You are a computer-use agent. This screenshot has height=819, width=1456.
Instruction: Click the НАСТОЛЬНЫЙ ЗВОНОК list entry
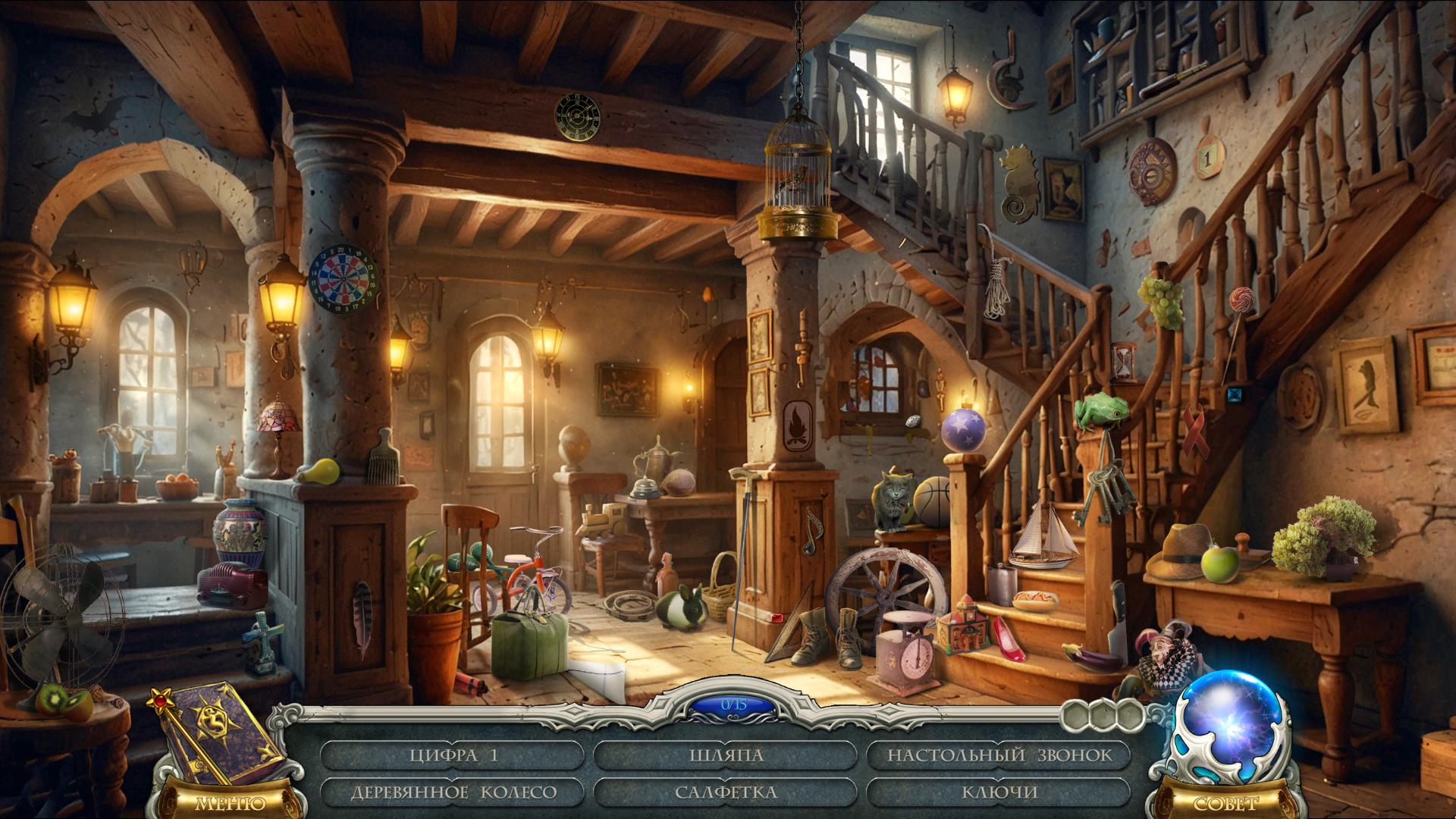[999, 755]
